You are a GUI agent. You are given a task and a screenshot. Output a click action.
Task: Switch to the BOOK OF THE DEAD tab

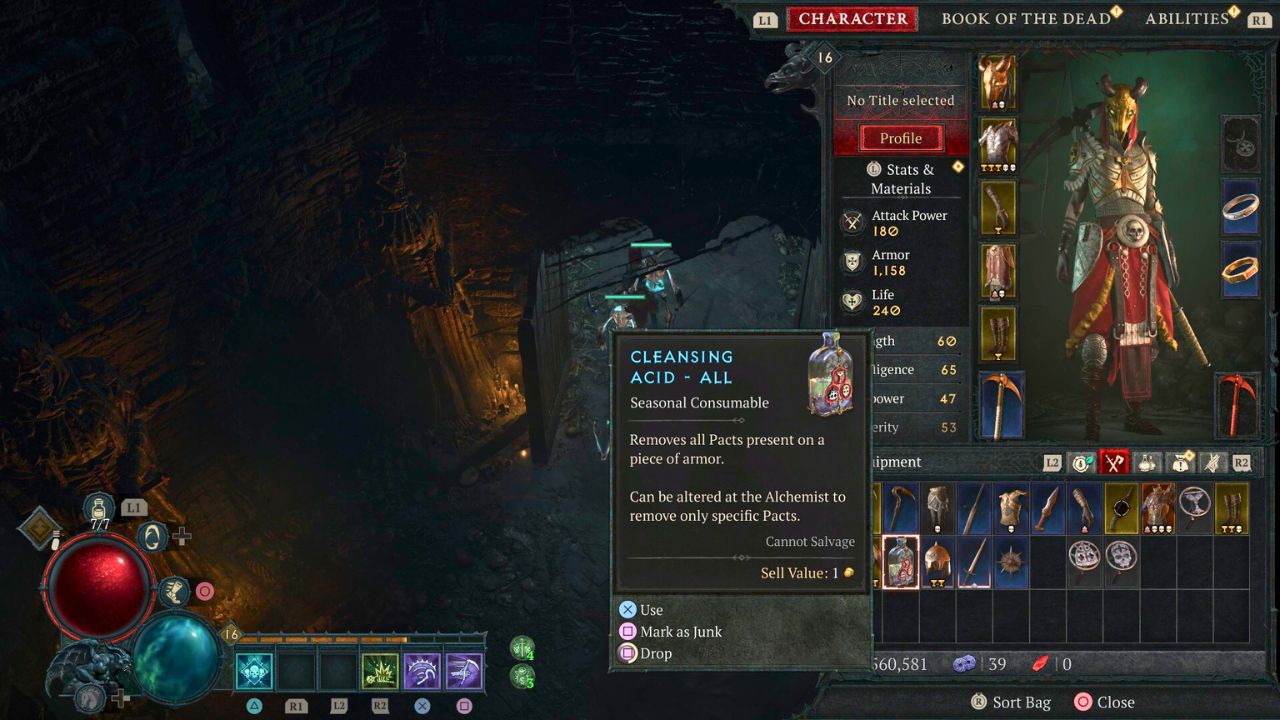[1027, 17]
